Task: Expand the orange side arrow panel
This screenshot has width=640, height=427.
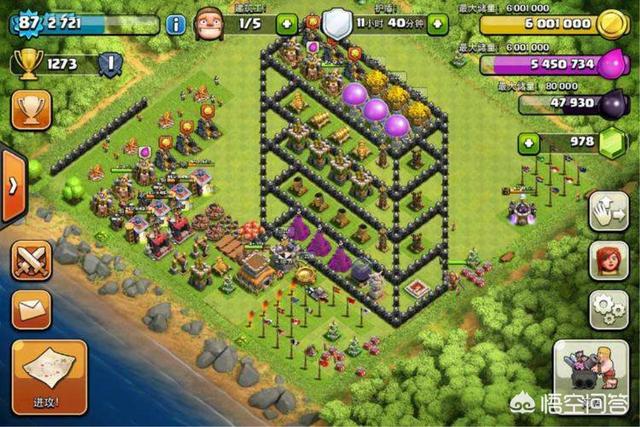Action: tap(12, 186)
